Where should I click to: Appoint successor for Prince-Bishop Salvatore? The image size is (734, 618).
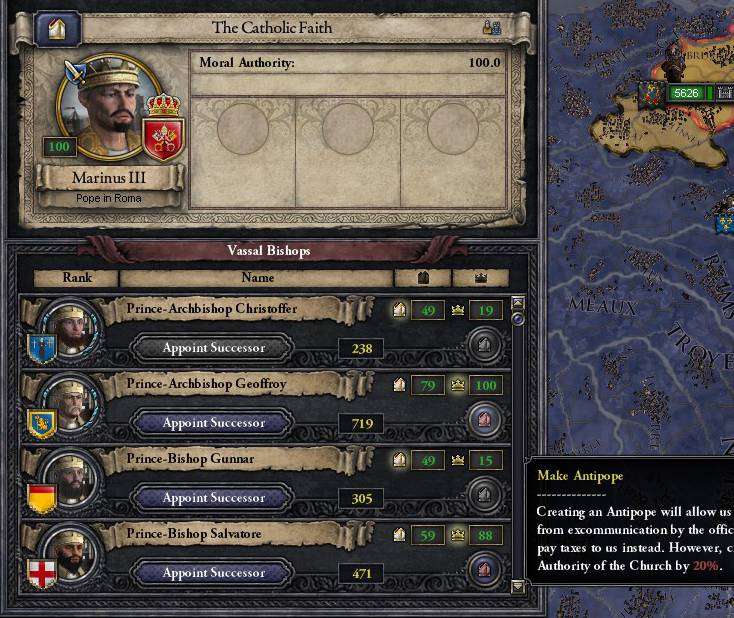[x=214, y=573]
